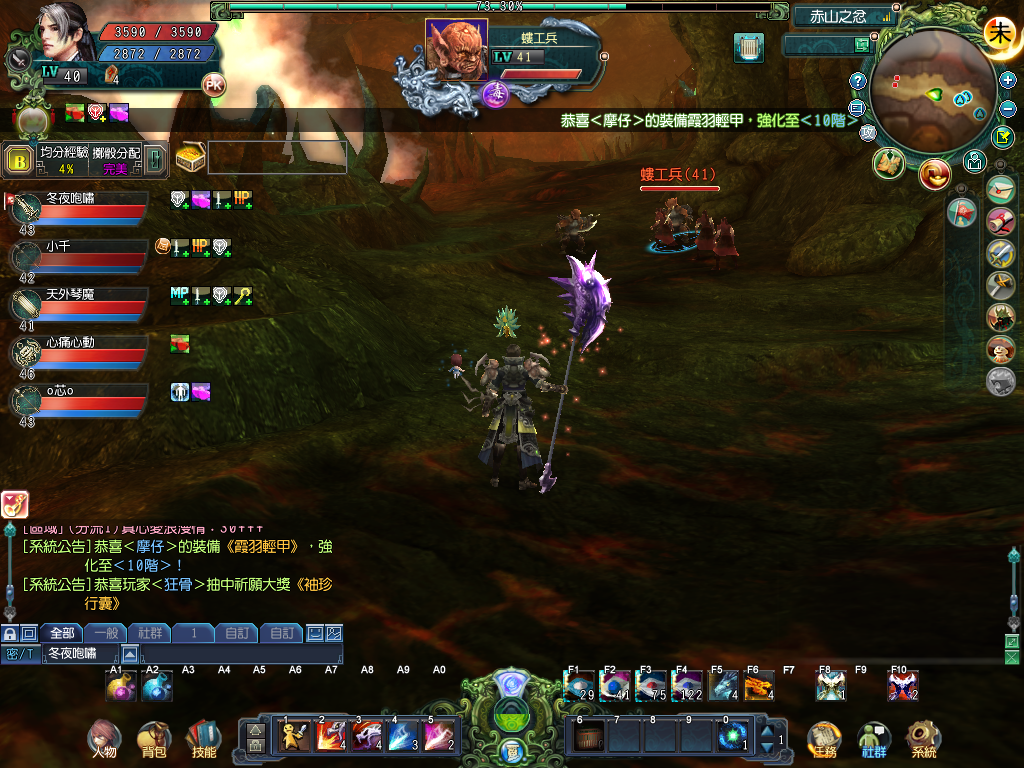Open the 社群 community menu

pos(873,738)
